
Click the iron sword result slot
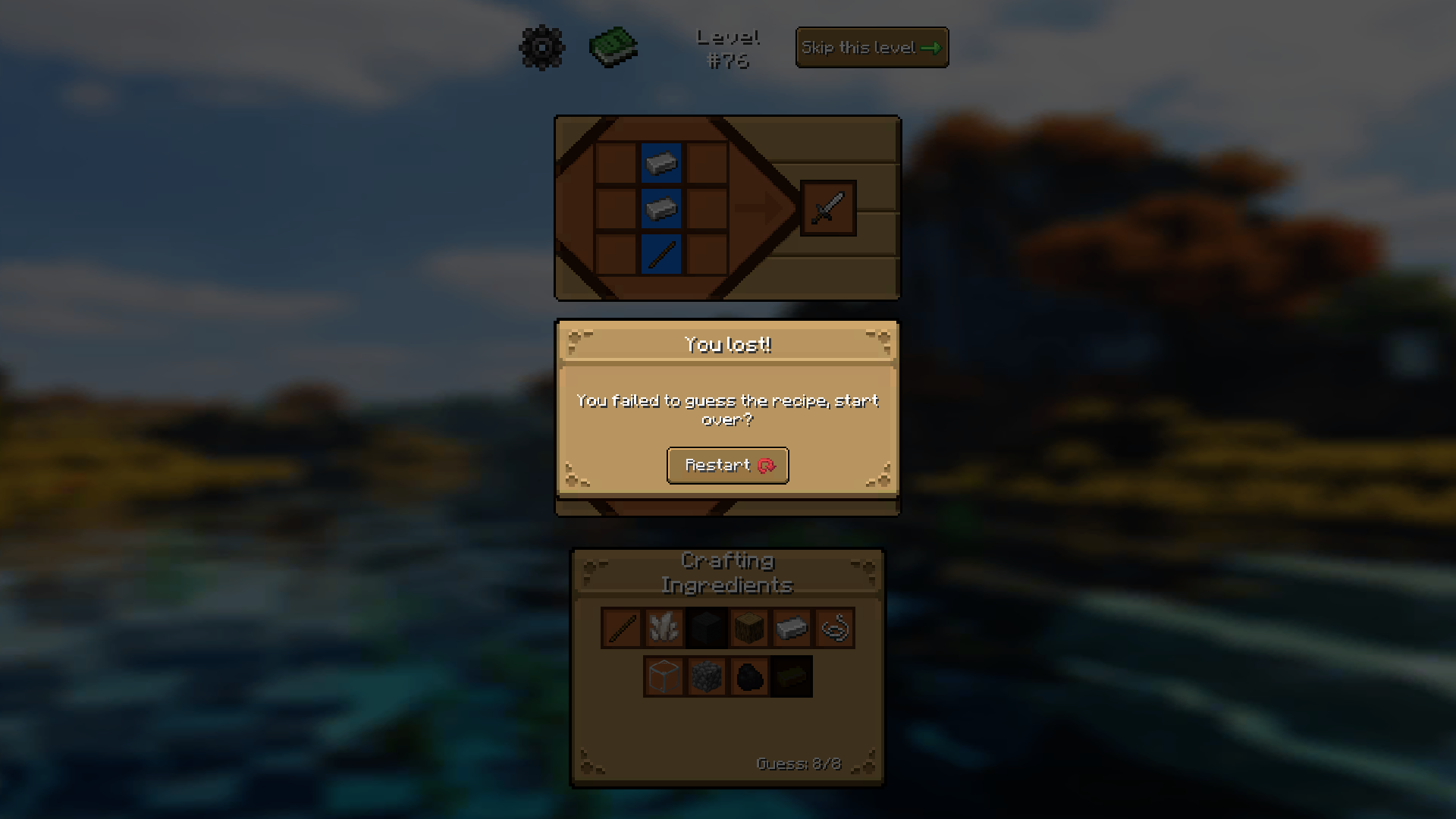(828, 209)
